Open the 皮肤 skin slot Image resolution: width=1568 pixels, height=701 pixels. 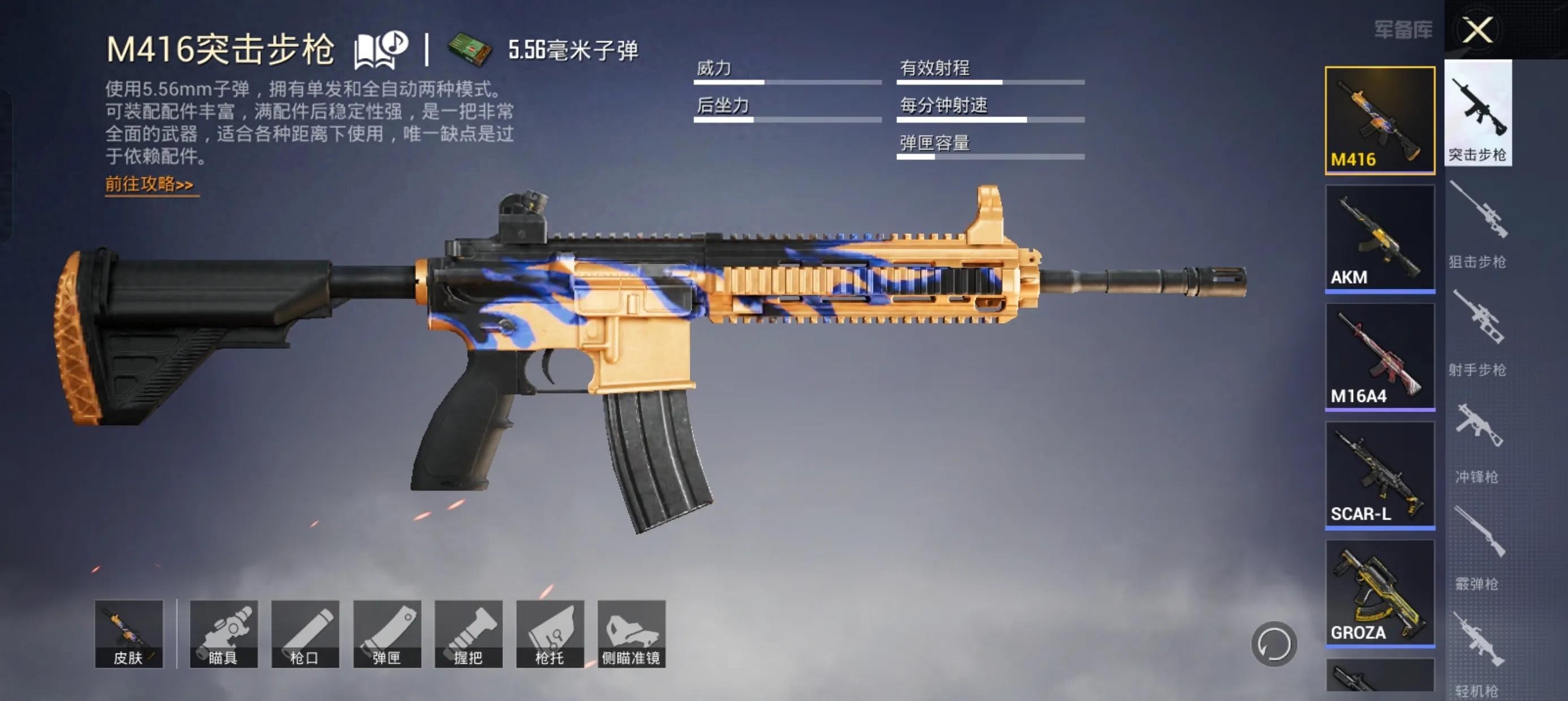(x=128, y=634)
